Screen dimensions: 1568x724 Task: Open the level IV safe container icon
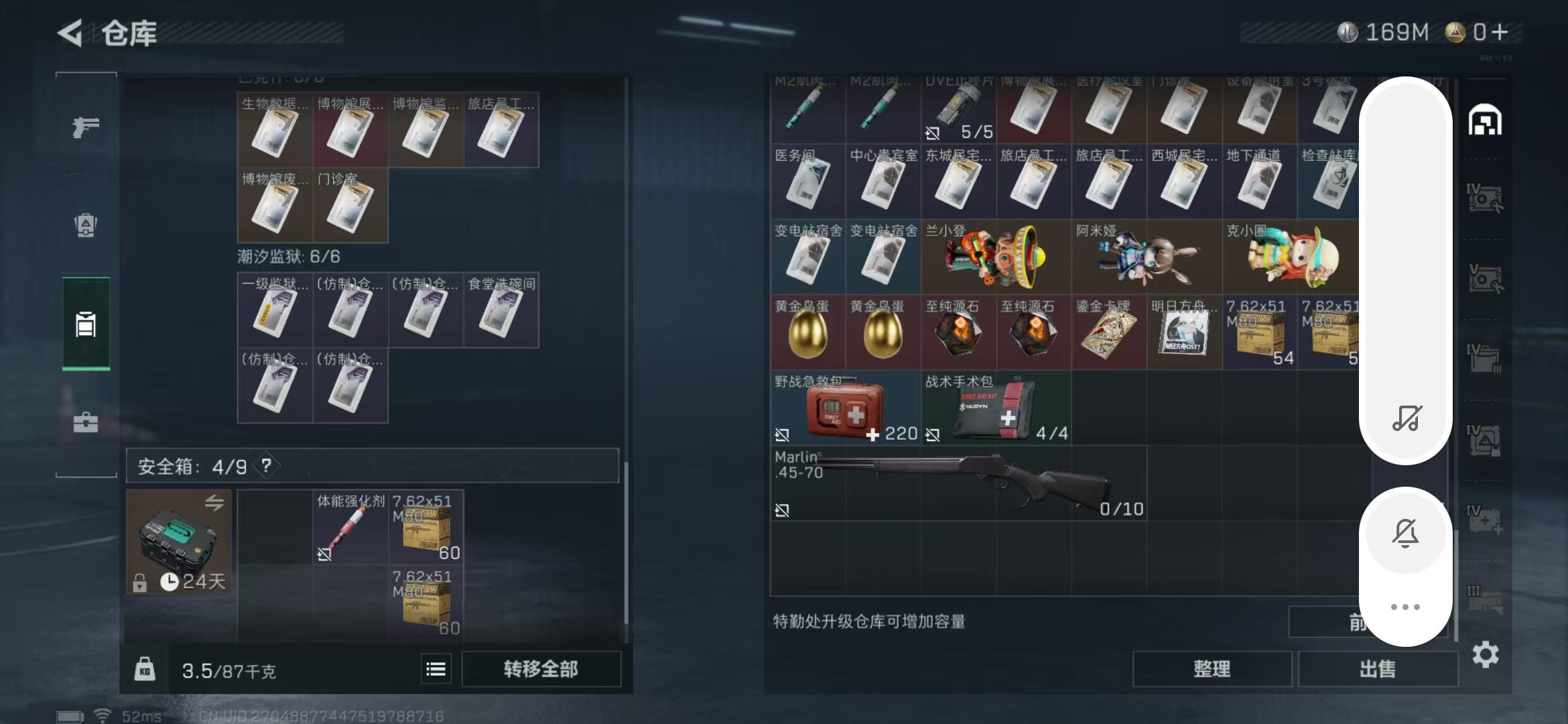pos(1486,200)
